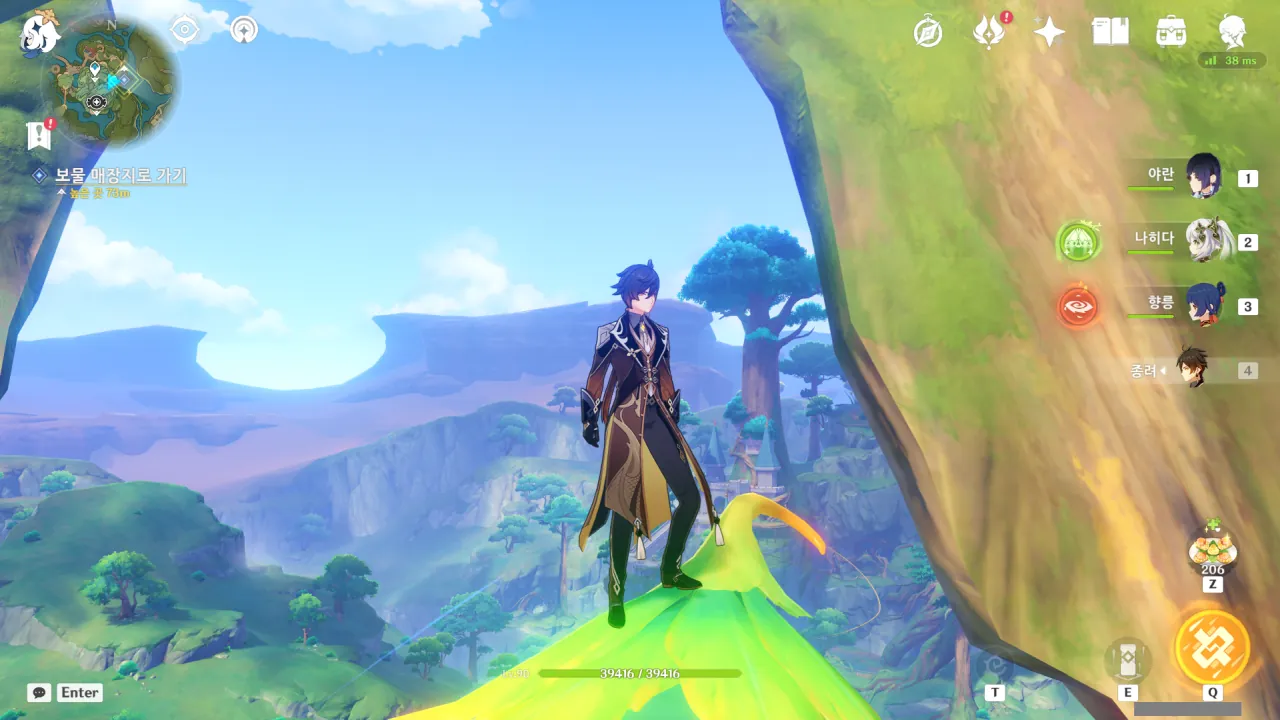Open the battle pass icon with alert

coord(988,33)
